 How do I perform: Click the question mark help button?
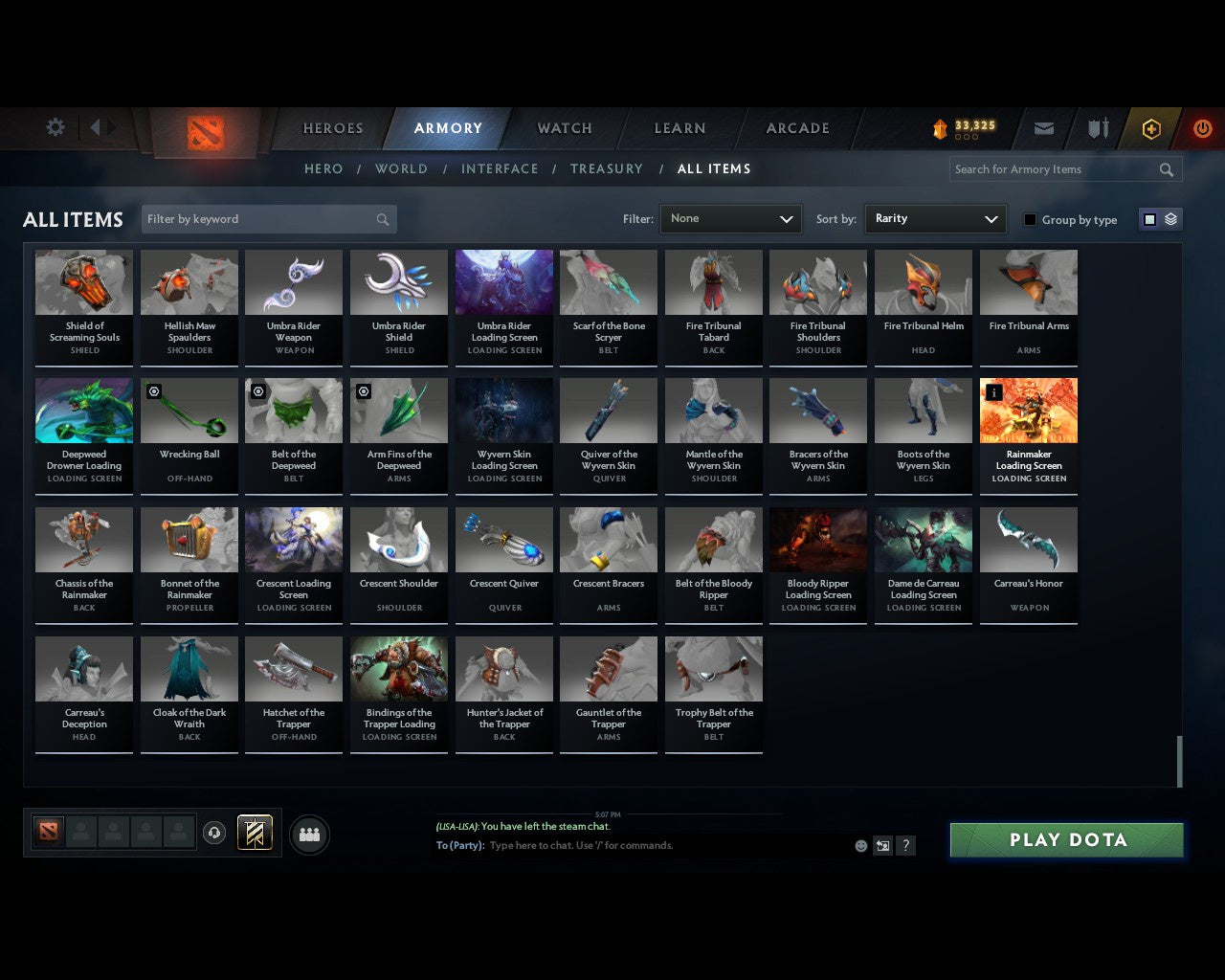tap(904, 846)
